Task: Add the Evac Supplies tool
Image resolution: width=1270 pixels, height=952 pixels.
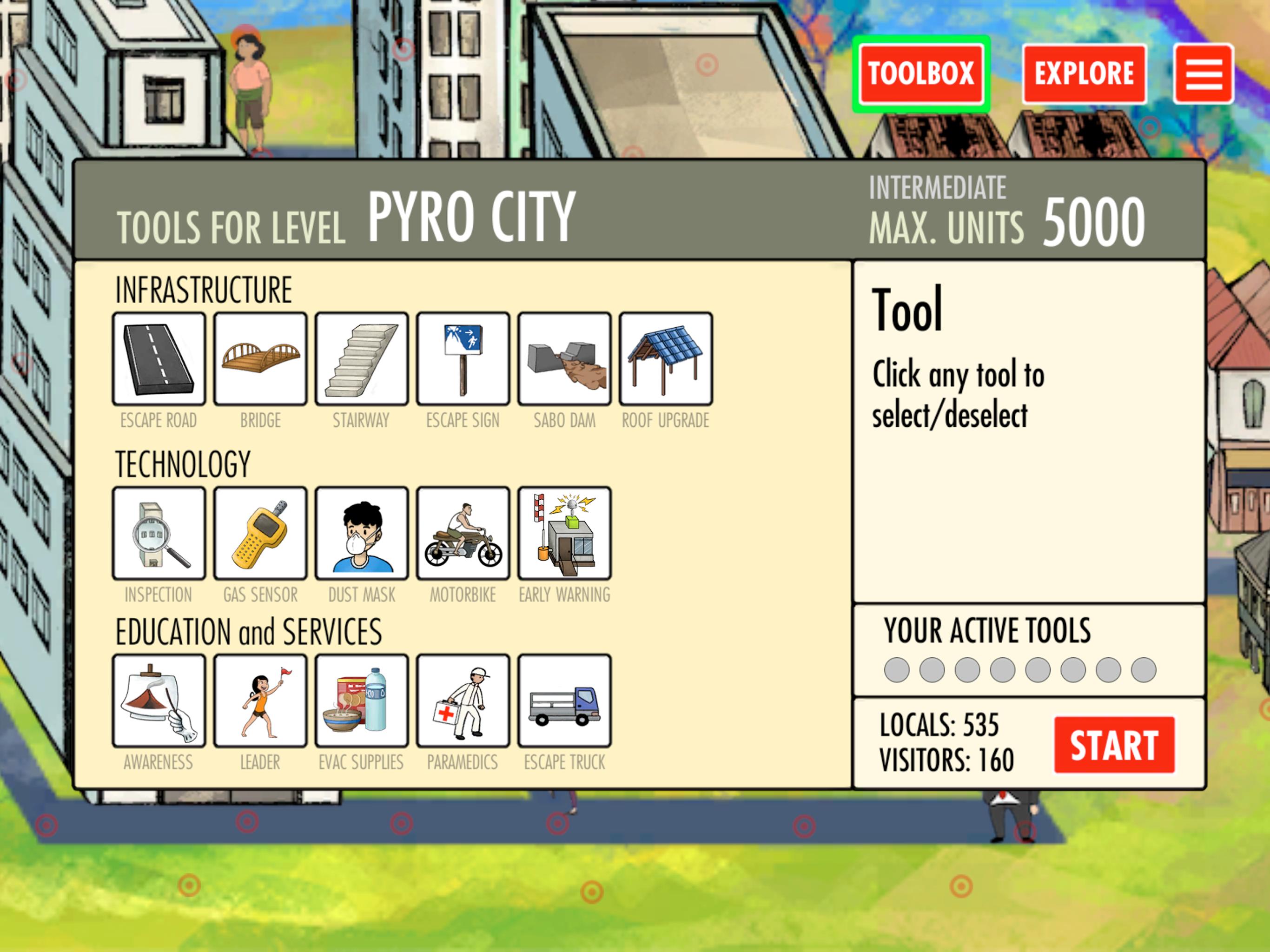Action: pyautogui.click(x=362, y=701)
